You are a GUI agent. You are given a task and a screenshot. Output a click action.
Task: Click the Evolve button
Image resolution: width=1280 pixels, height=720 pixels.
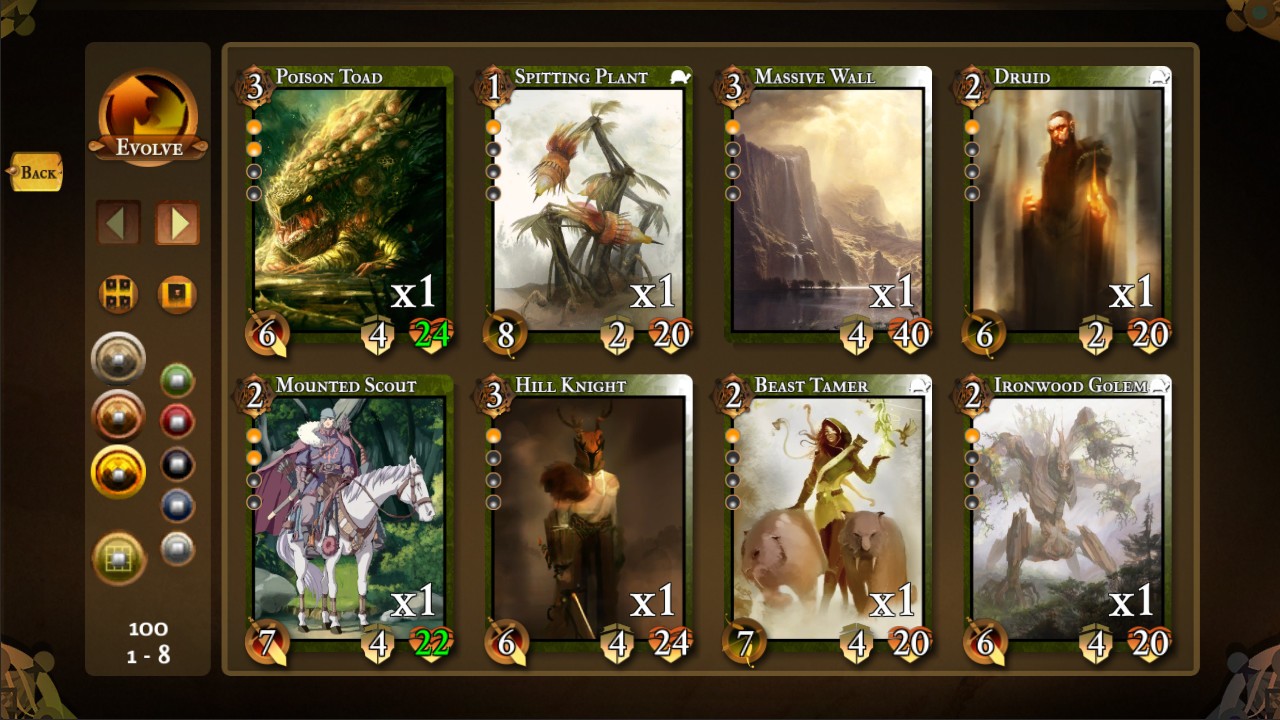(148, 118)
